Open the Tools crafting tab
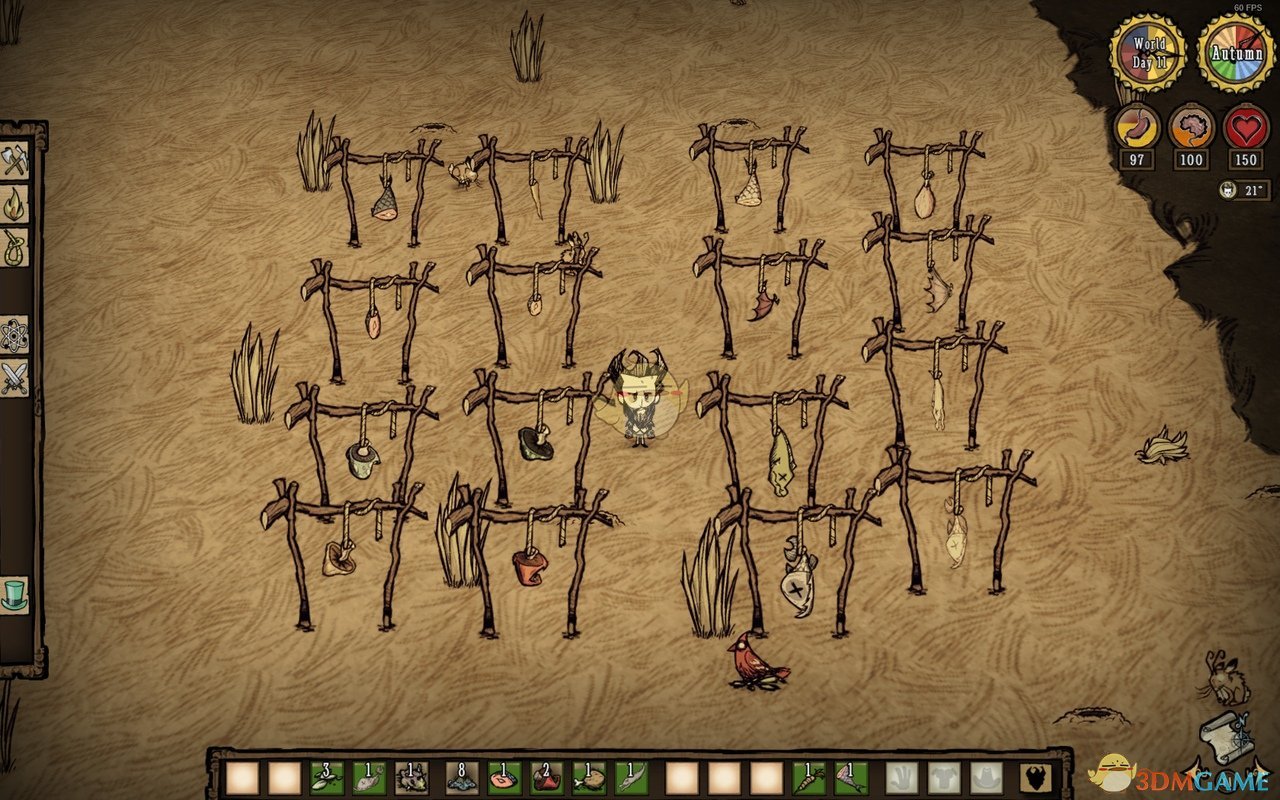The height and width of the screenshot is (800, 1280). [x=14, y=161]
